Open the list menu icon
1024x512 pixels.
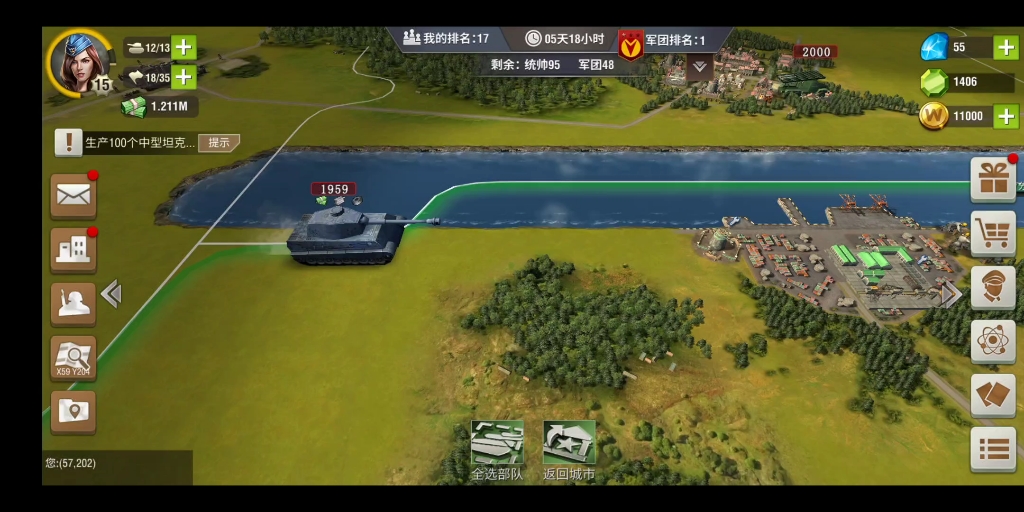click(x=993, y=449)
